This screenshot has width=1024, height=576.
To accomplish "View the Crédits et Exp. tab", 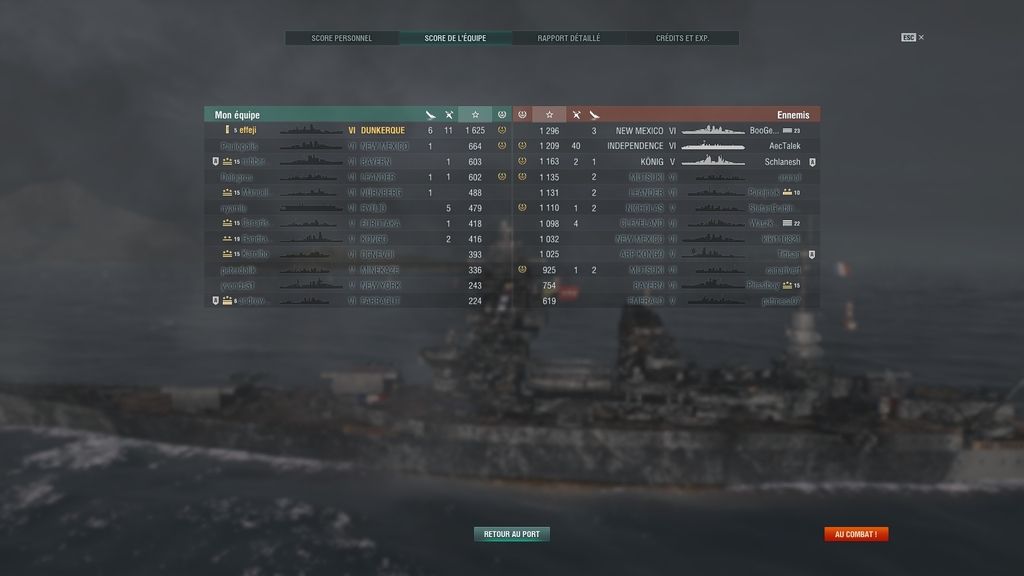I will tap(682, 38).
